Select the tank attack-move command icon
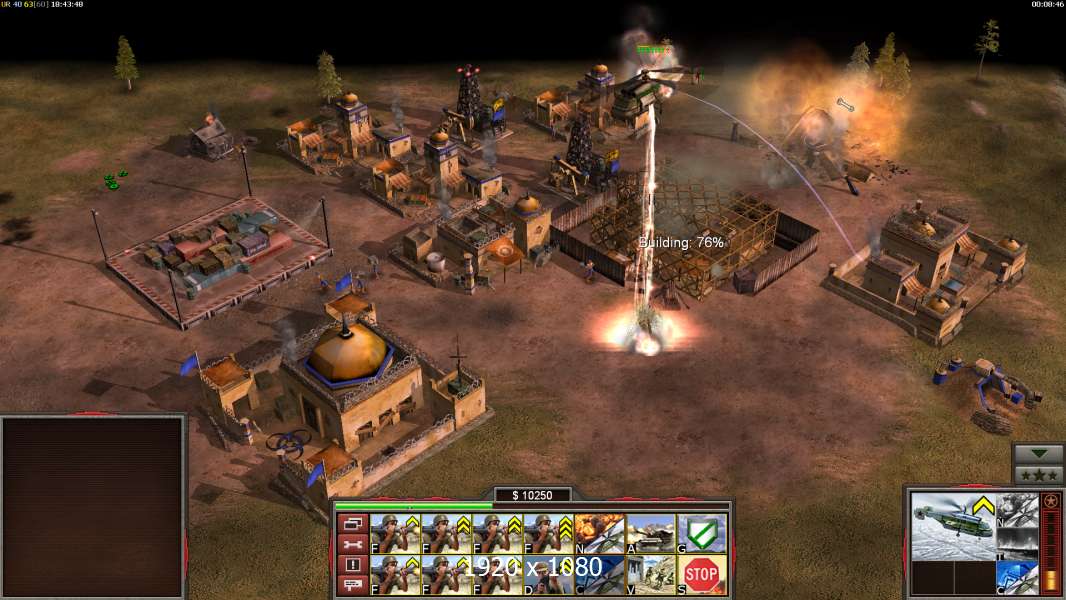Image resolution: width=1066 pixels, height=600 pixels. (651, 534)
